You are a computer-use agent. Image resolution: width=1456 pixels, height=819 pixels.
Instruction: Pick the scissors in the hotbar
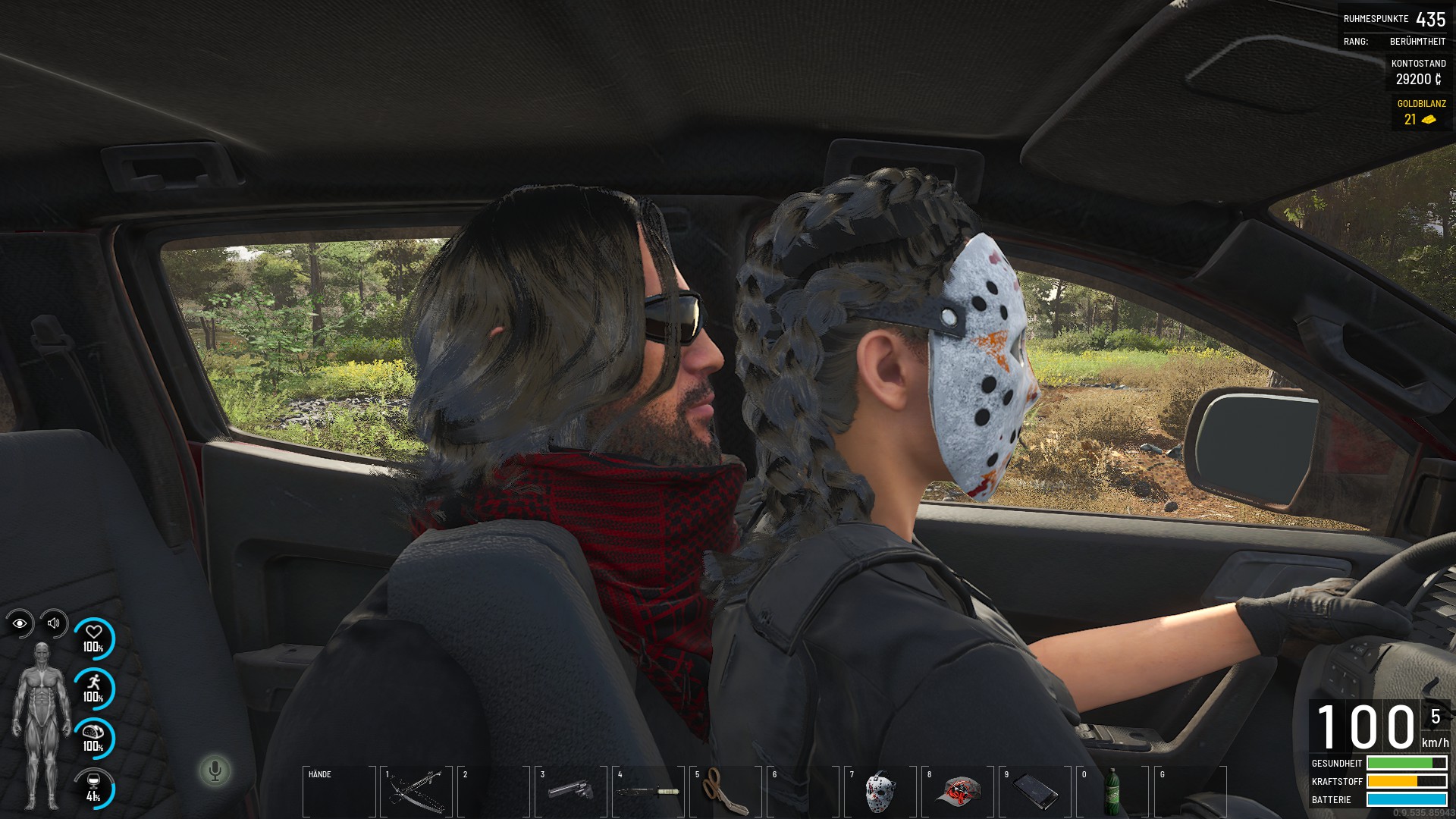724,791
